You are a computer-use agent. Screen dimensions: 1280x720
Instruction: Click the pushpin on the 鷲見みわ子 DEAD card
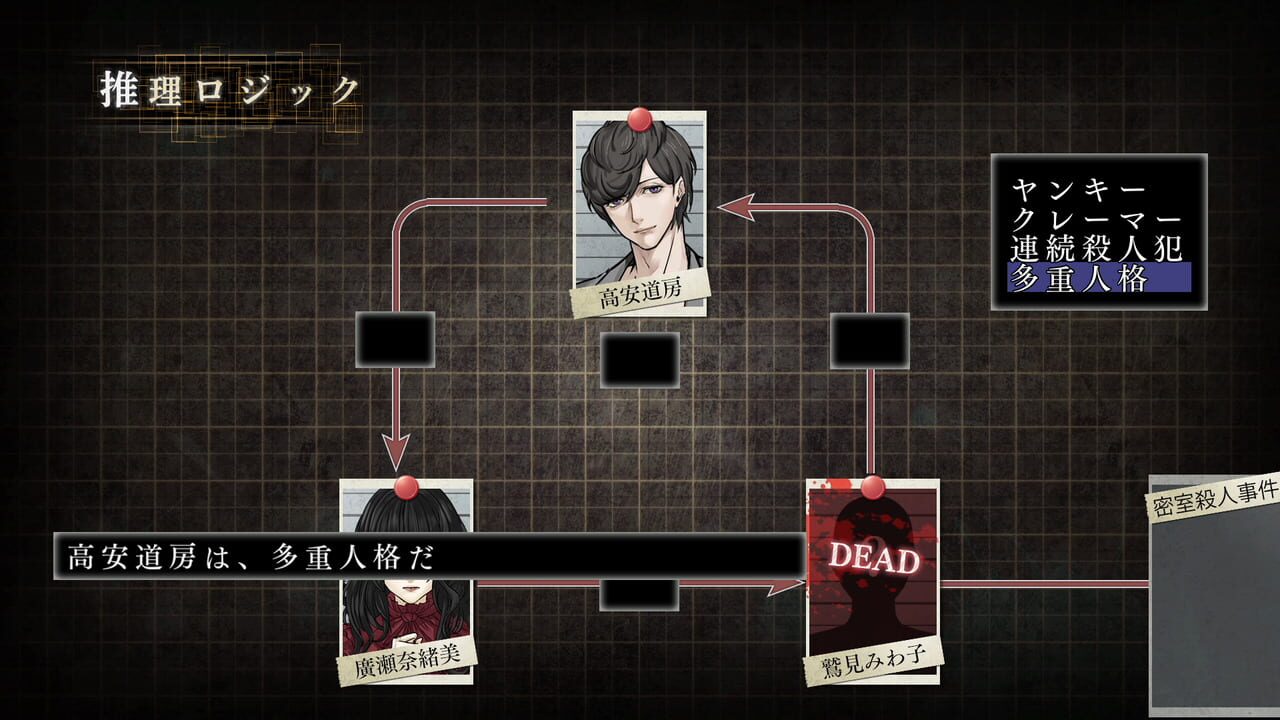[875, 487]
